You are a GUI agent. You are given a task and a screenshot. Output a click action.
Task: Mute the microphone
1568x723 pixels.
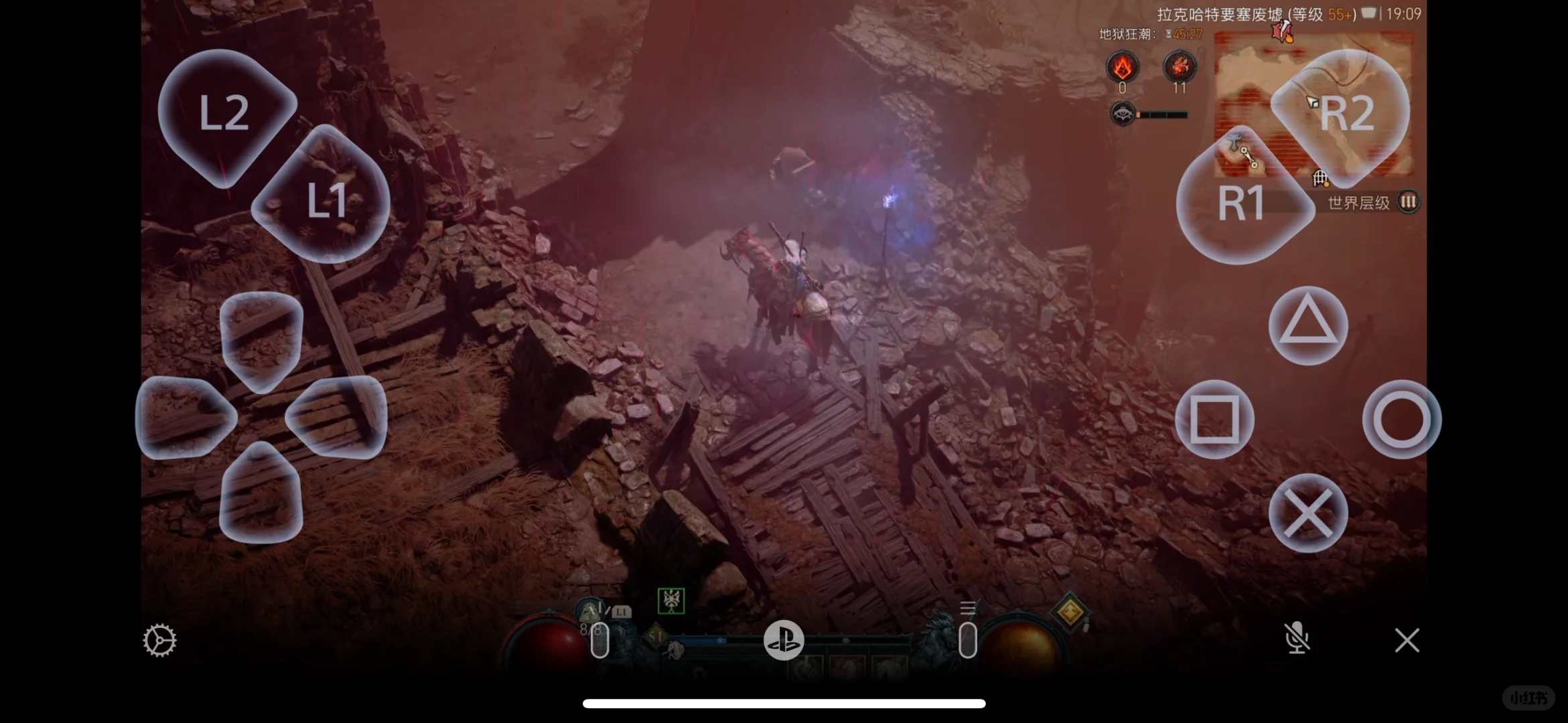(x=1298, y=639)
